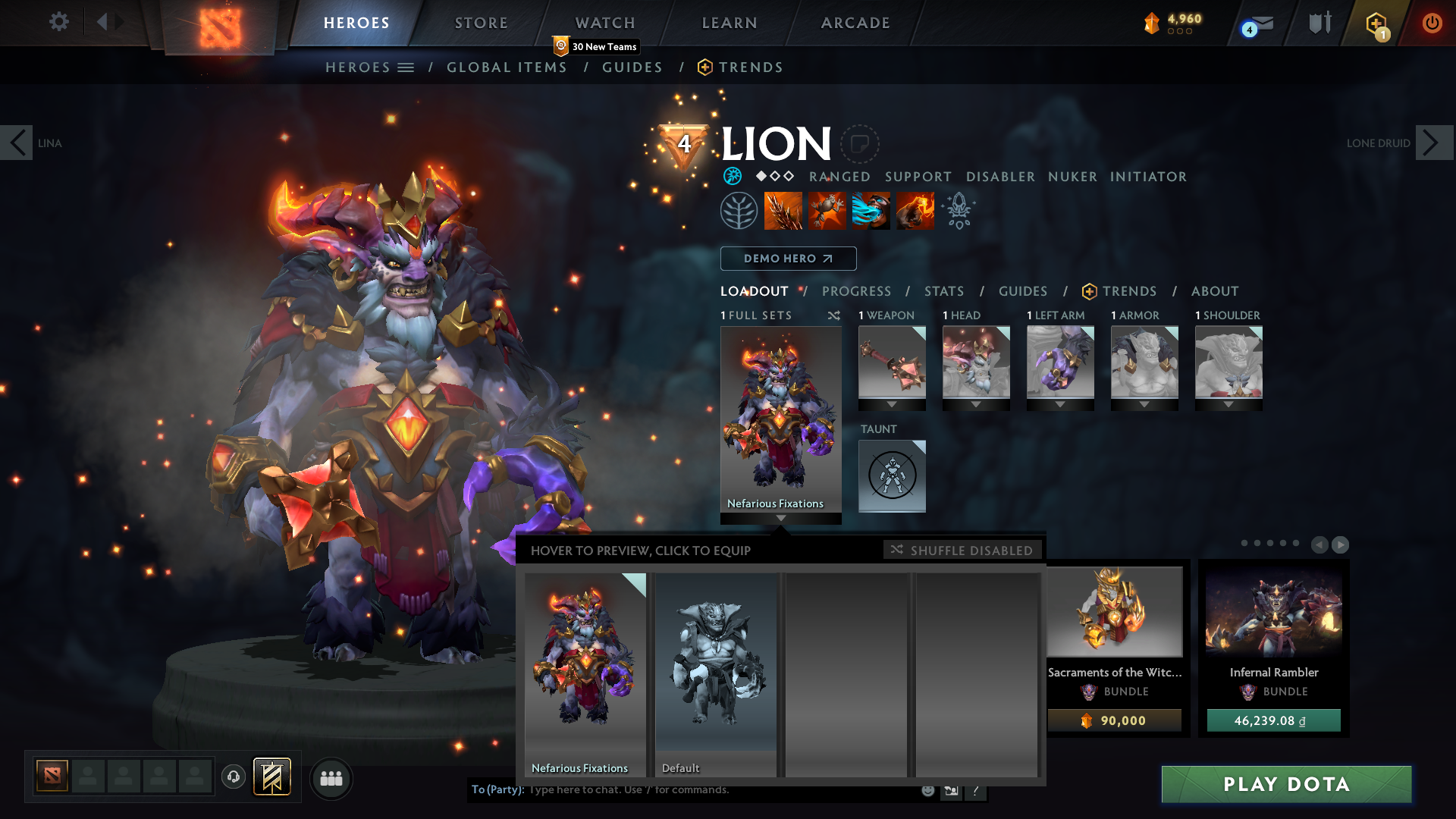Open the Dota Plus hexagon icon with notification
The width and height of the screenshot is (1456, 819).
click(x=1374, y=23)
